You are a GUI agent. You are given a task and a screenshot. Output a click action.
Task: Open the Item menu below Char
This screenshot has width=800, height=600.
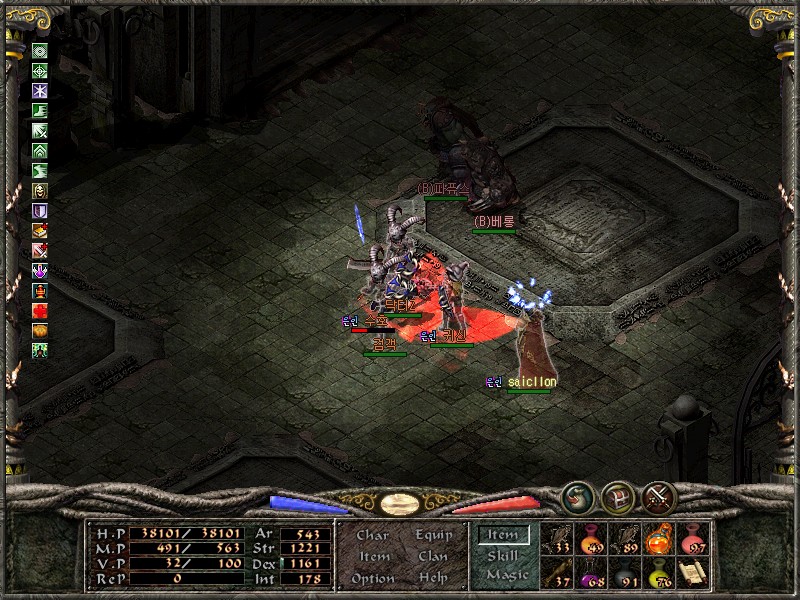click(373, 556)
